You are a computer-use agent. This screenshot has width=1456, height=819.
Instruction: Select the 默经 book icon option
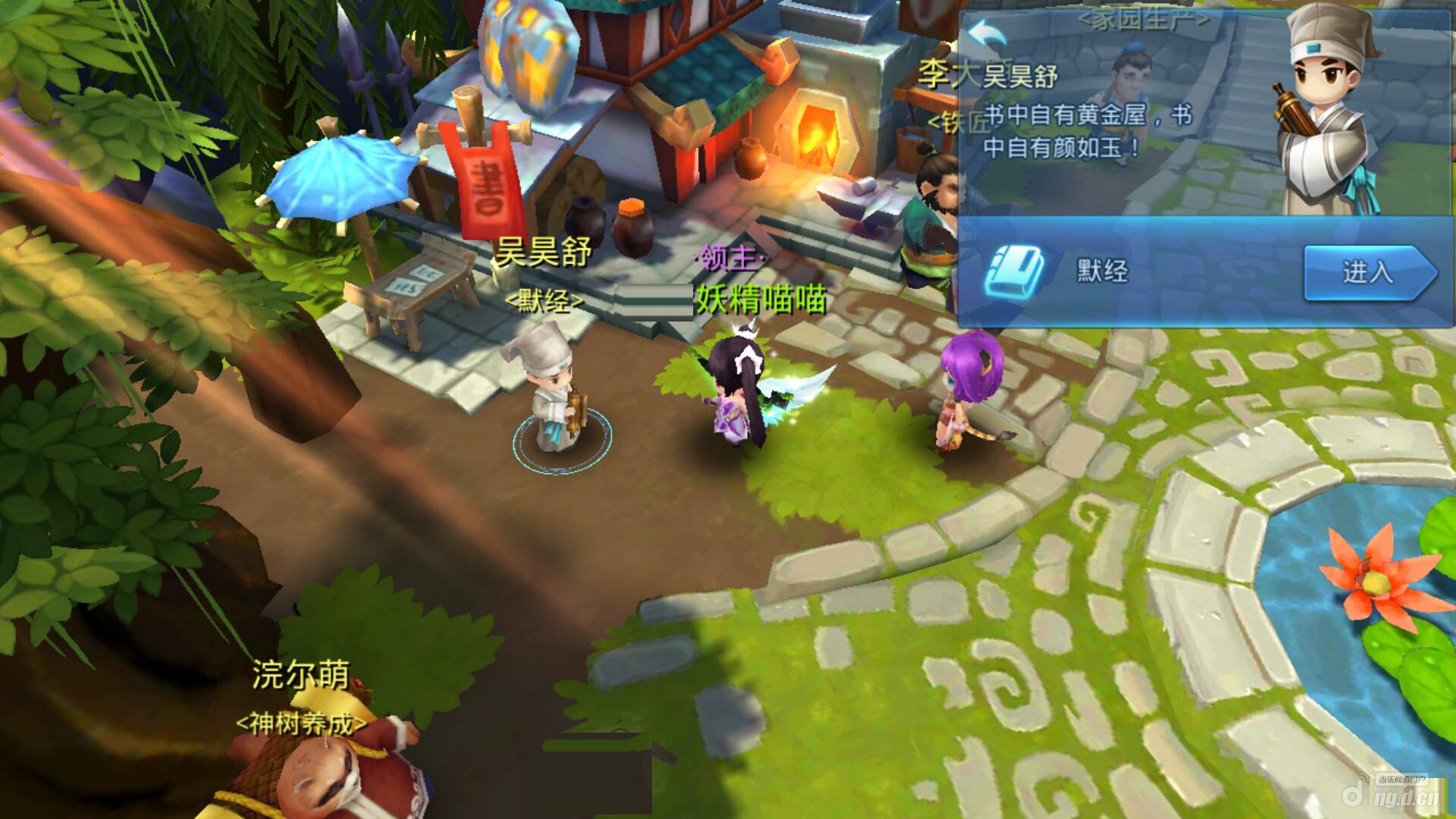[1013, 271]
